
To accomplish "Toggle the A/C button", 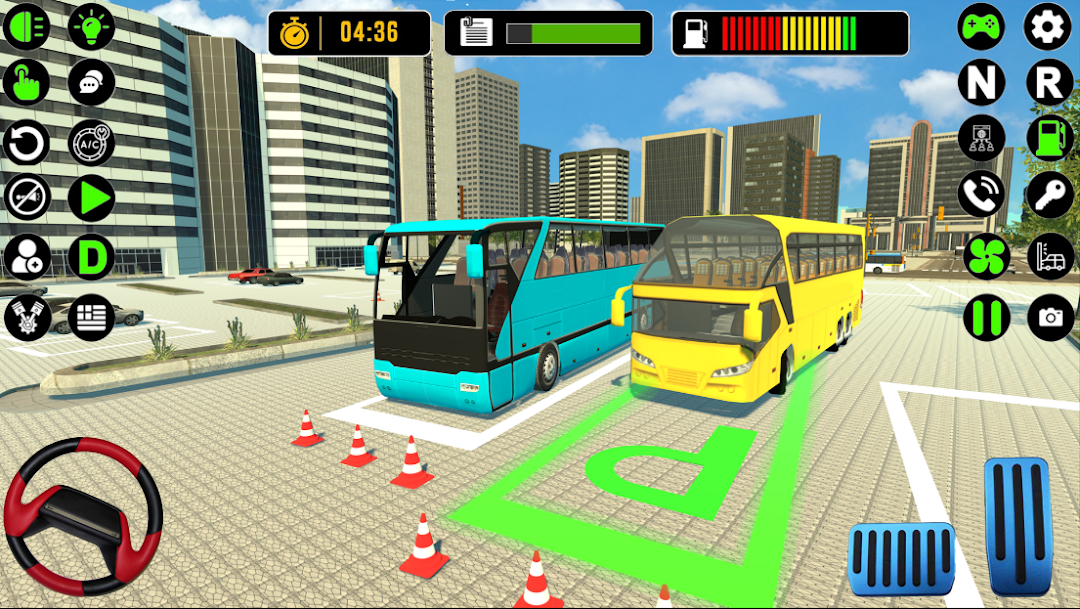I will [92, 143].
